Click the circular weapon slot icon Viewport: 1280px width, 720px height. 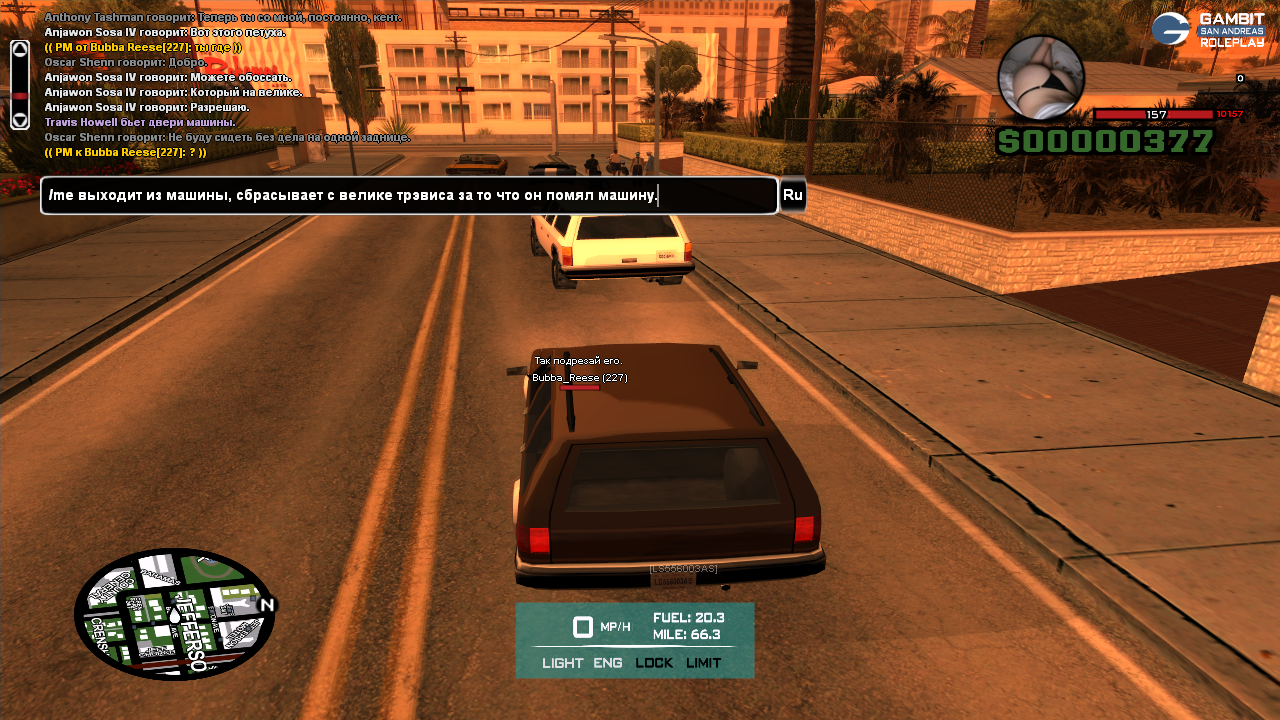(x=1041, y=78)
